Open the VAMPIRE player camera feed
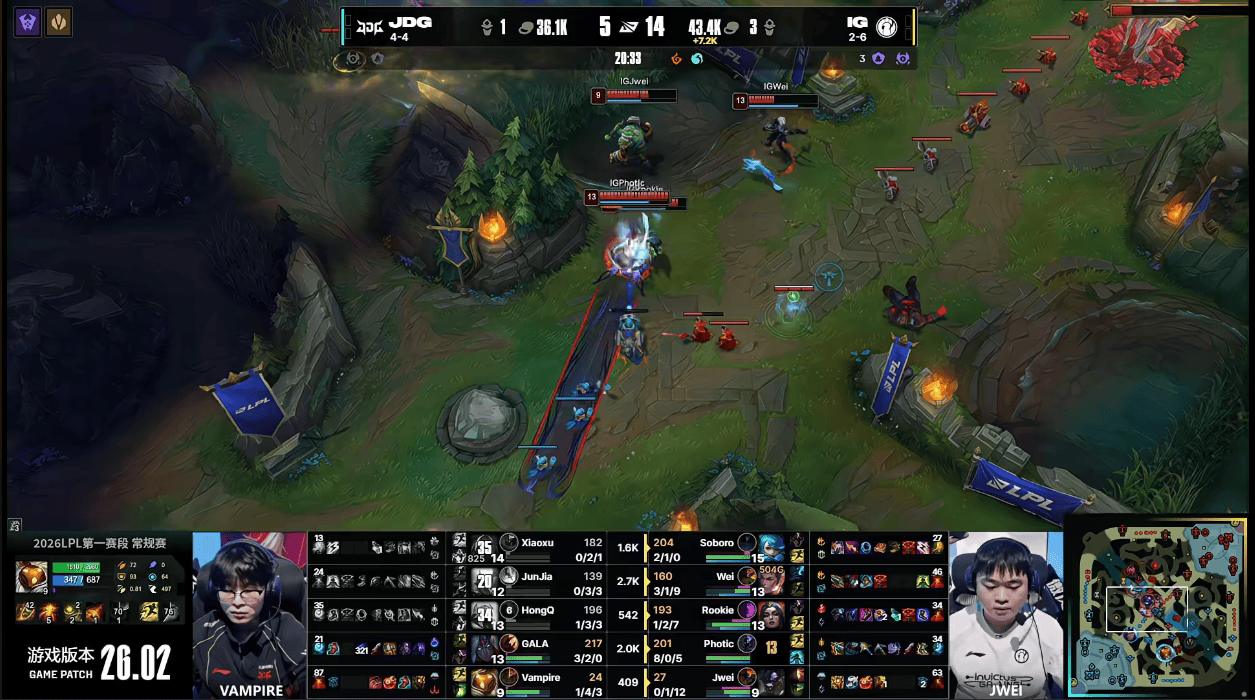 pos(249,612)
